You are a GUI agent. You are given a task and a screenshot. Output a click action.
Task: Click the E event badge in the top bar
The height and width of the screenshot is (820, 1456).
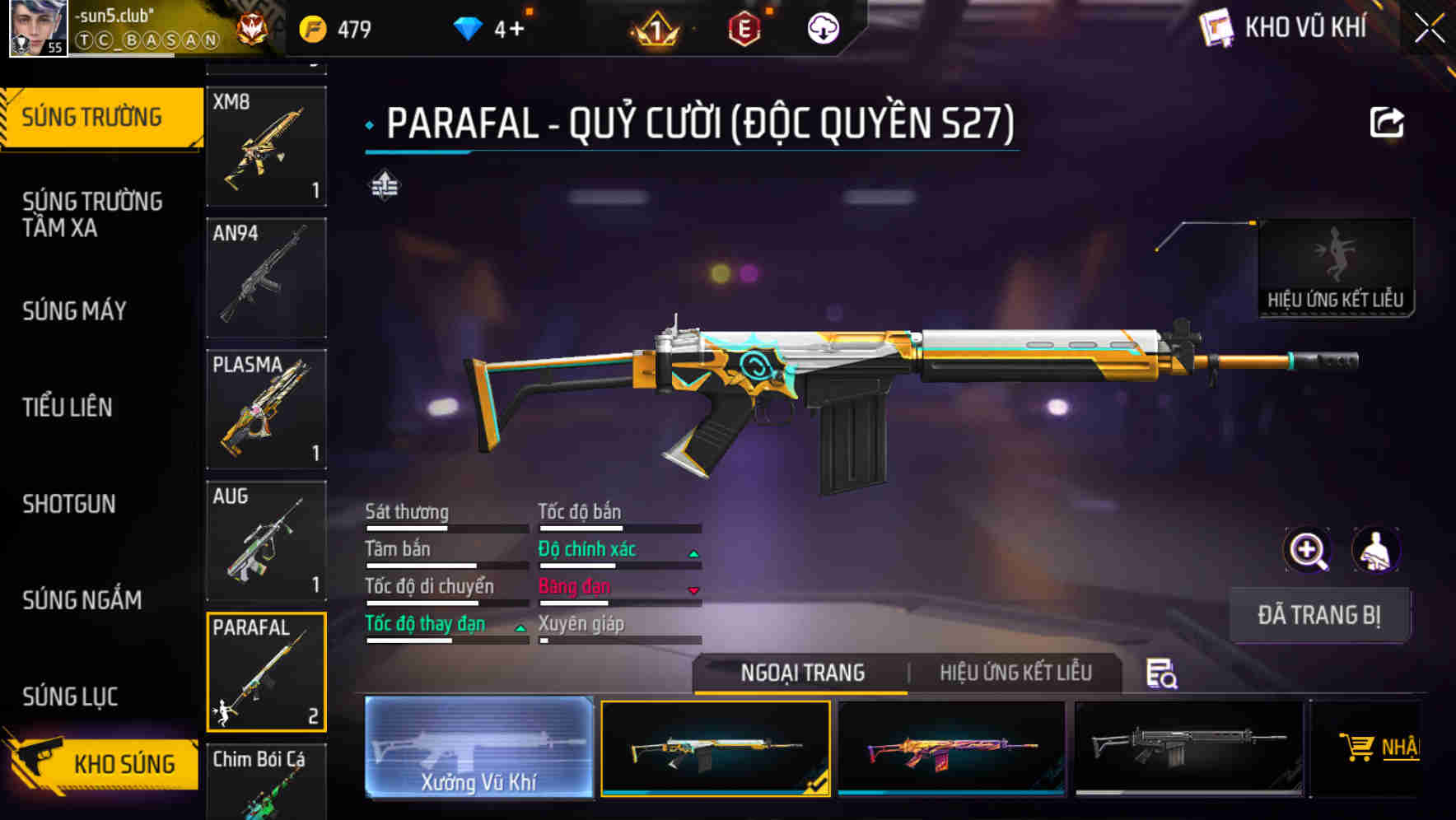pos(745,26)
